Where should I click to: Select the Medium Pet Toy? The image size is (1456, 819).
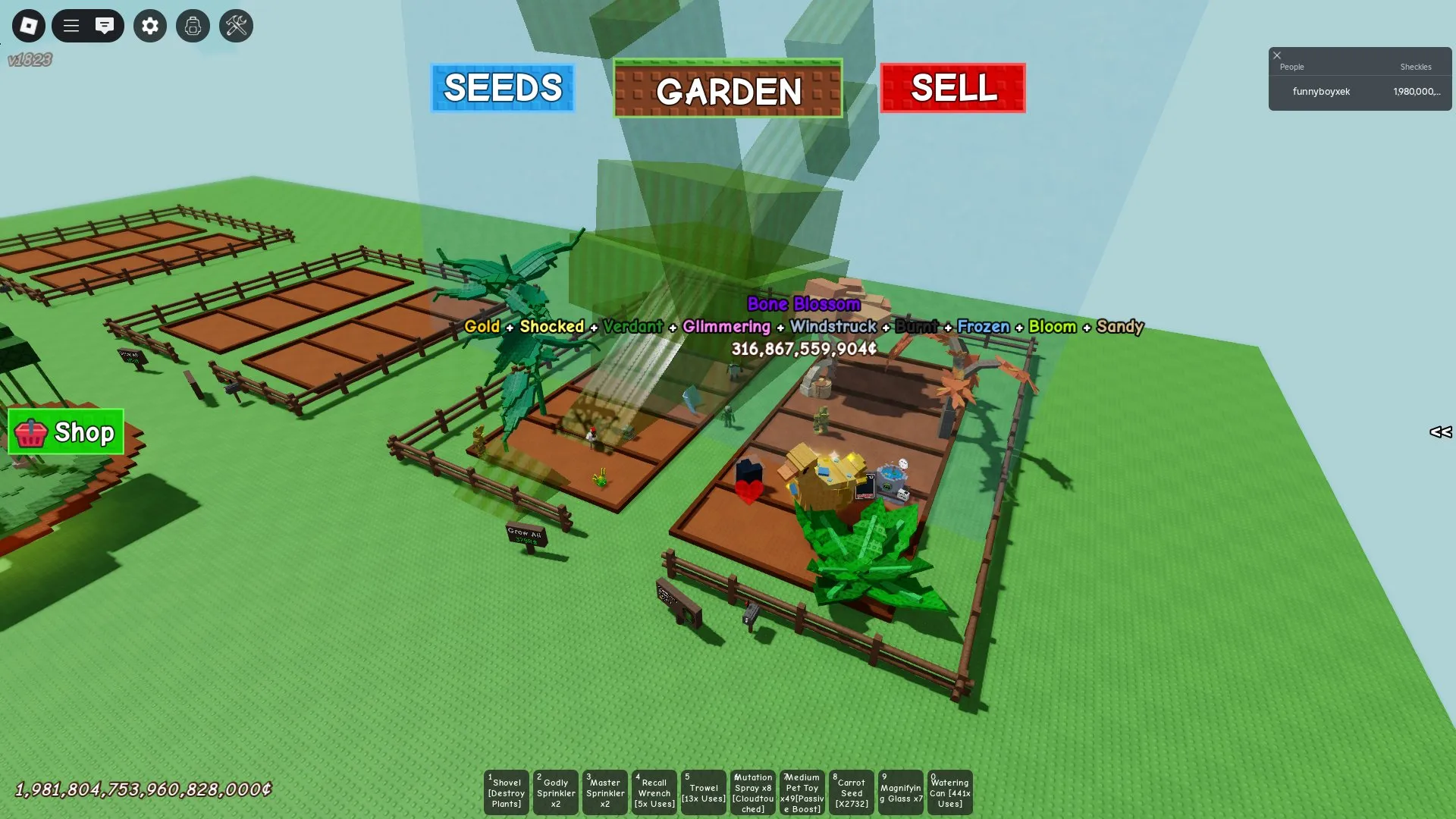[802, 792]
